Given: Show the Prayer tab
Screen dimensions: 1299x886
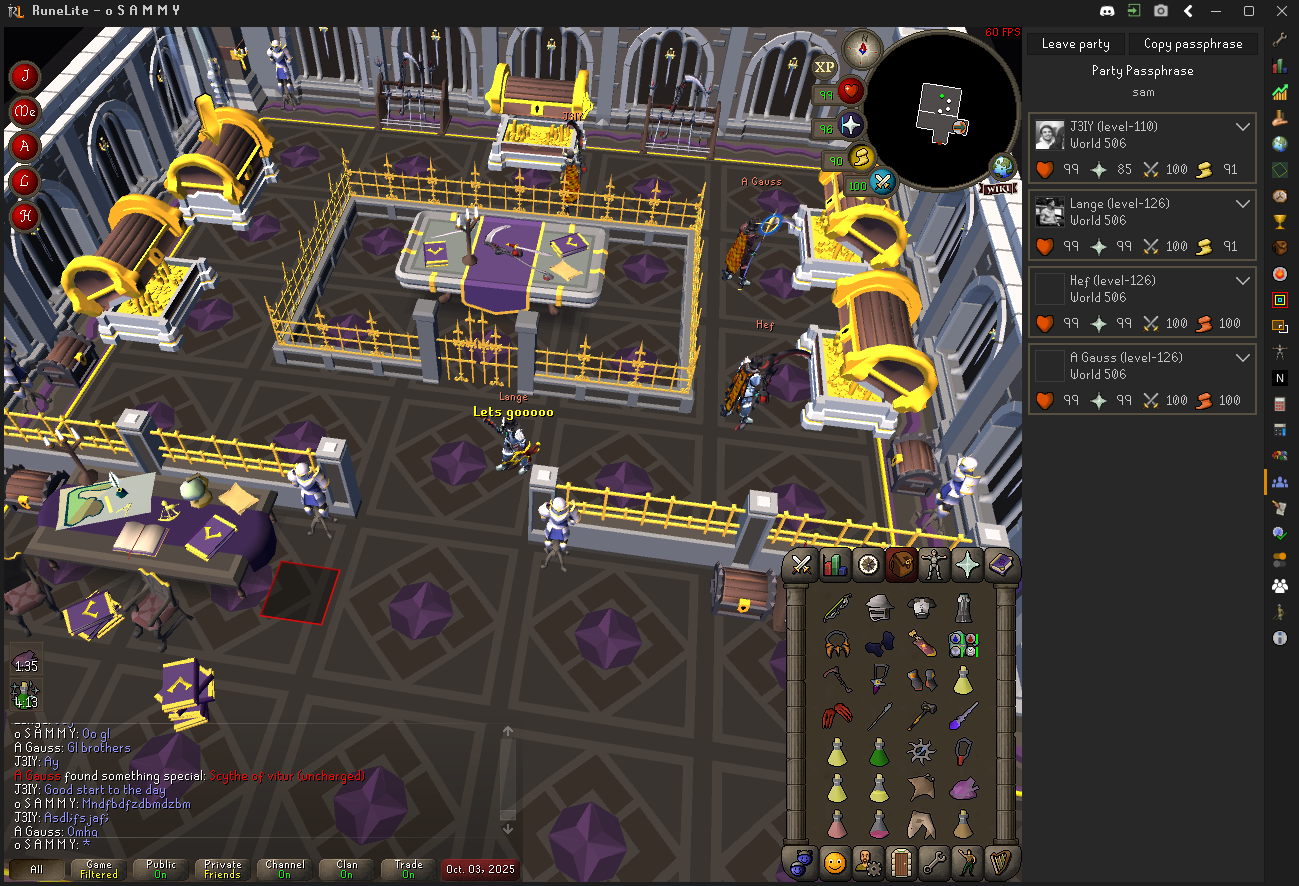Looking at the screenshot, I should click(x=967, y=565).
